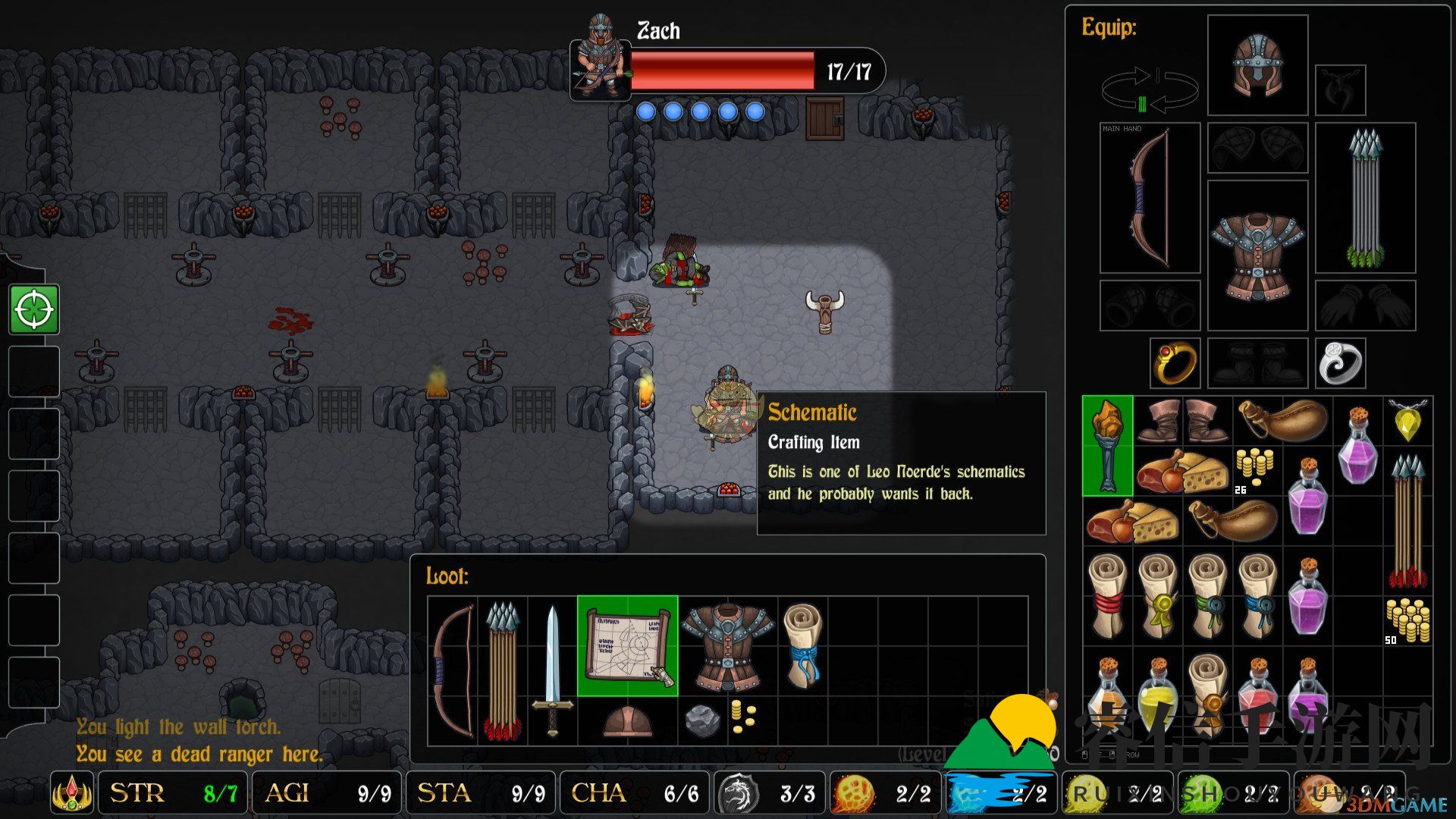Pick up the grey stone from loot
Image resolution: width=1456 pixels, height=819 pixels.
tap(702, 720)
